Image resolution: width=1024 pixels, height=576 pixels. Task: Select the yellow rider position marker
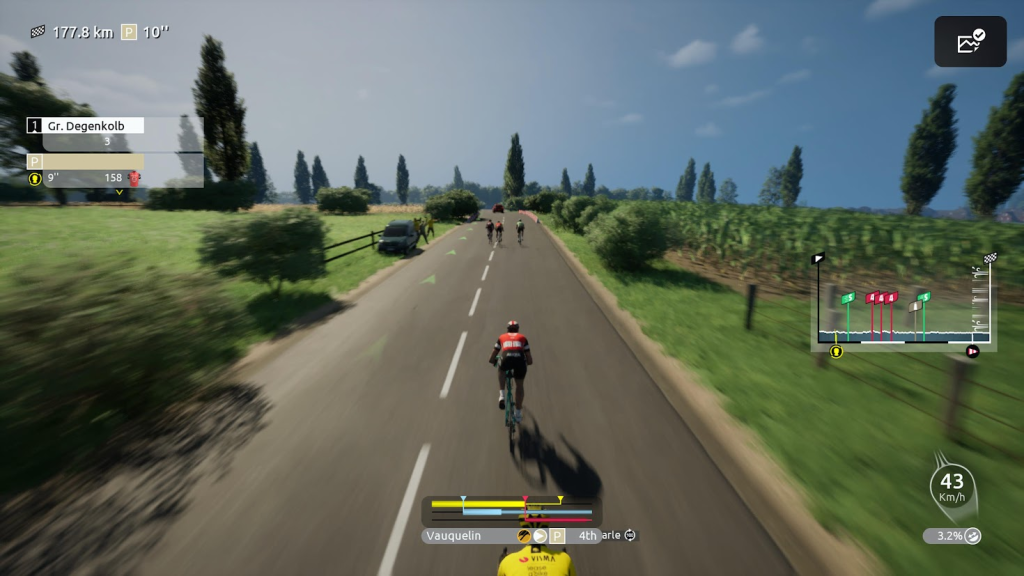[x=836, y=351]
